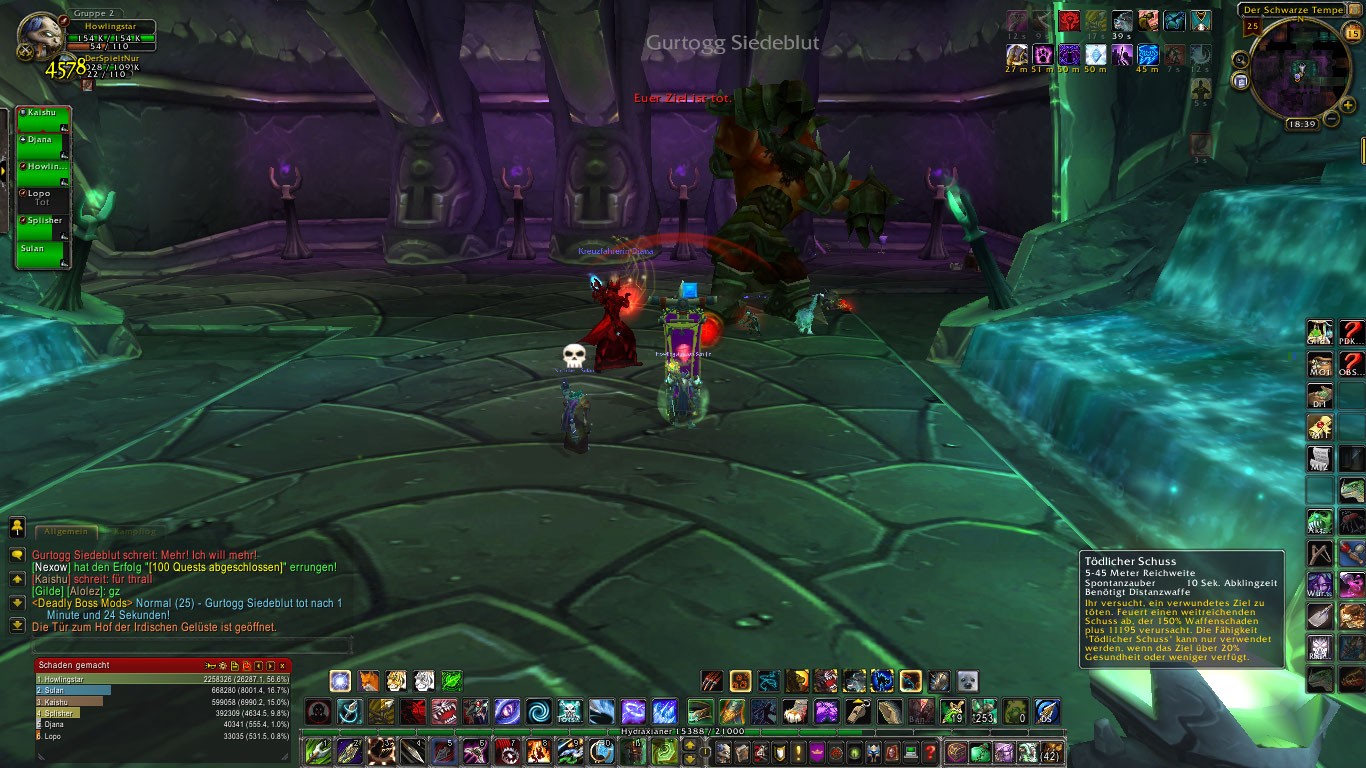
Task: Open the red question mark help button
Action: point(930,752)
